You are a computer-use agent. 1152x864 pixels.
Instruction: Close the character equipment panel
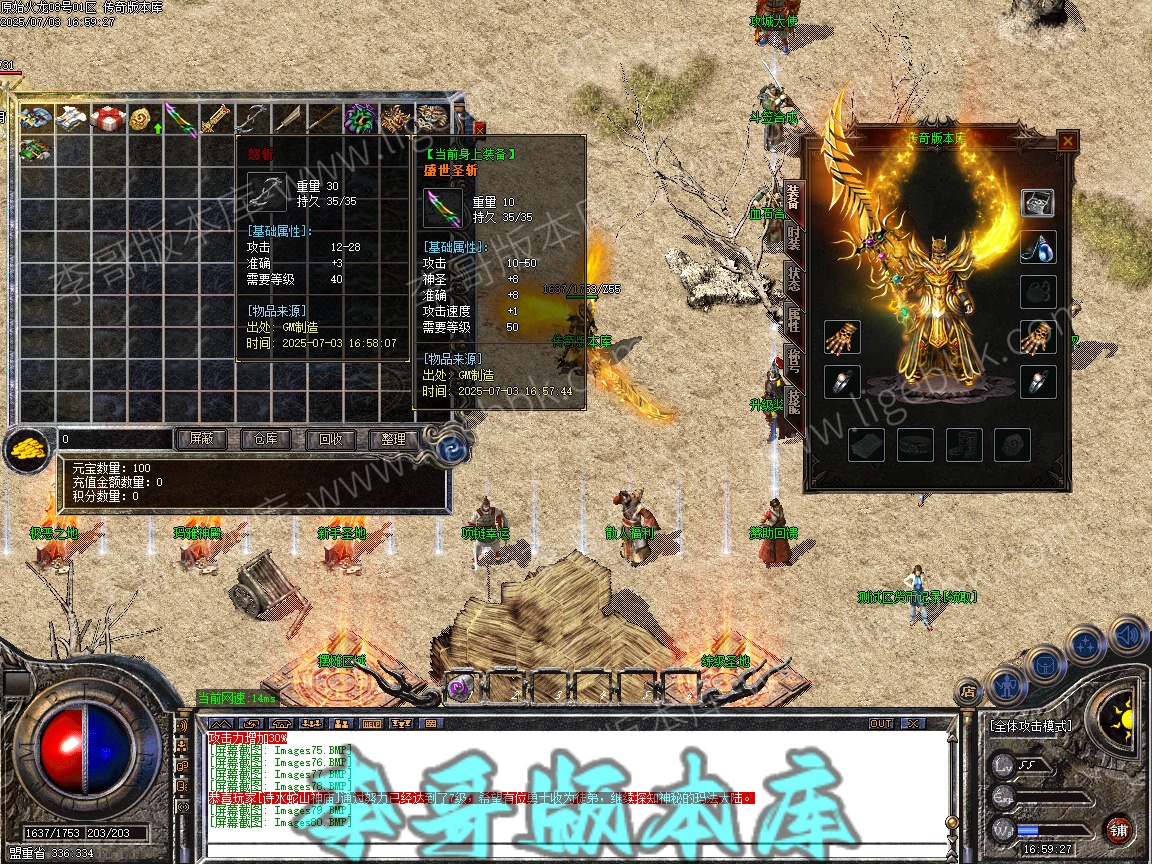click(1067, 142)
